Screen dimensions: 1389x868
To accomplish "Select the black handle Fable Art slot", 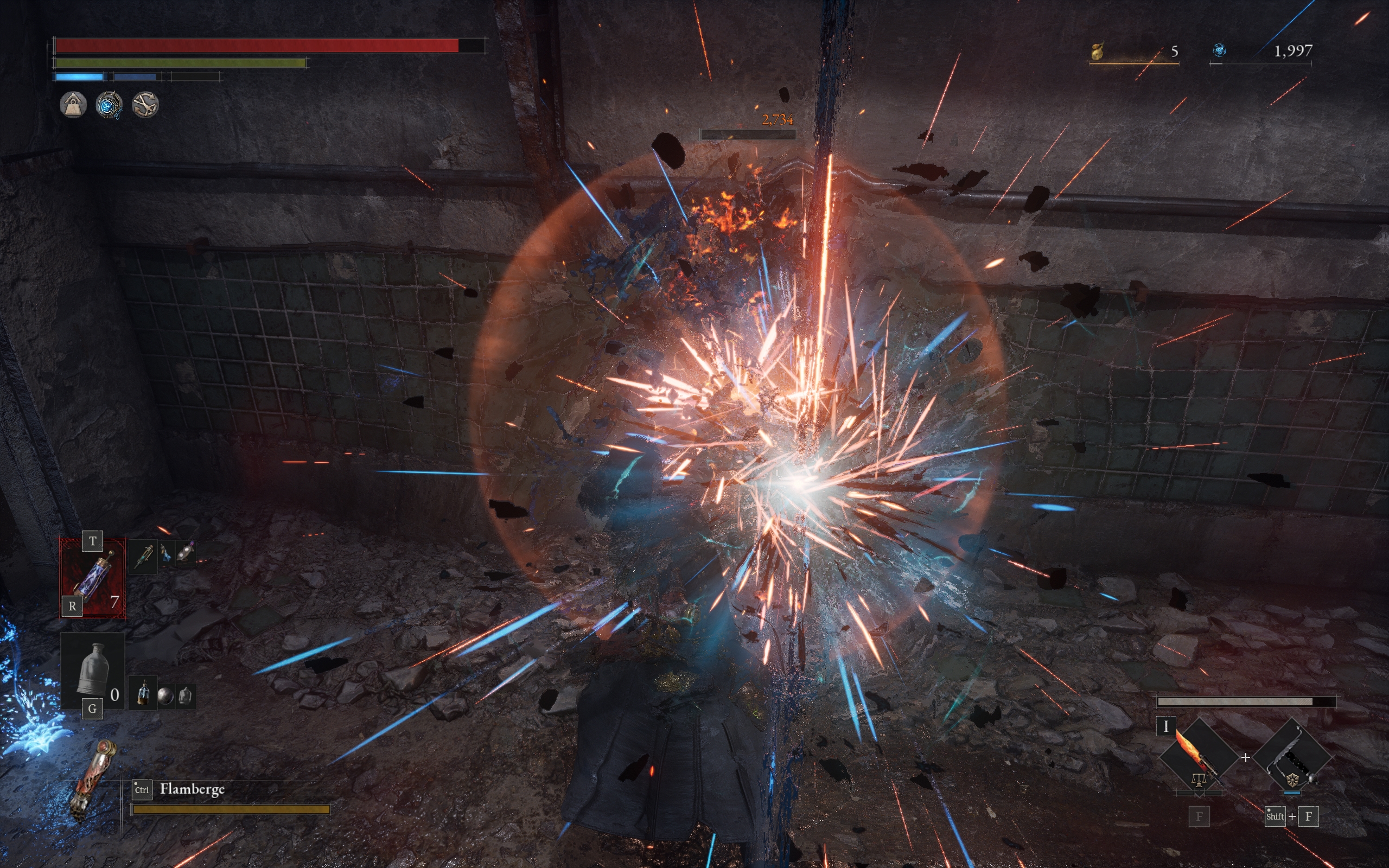I will pyautogui.click(x=1291, y=757).
